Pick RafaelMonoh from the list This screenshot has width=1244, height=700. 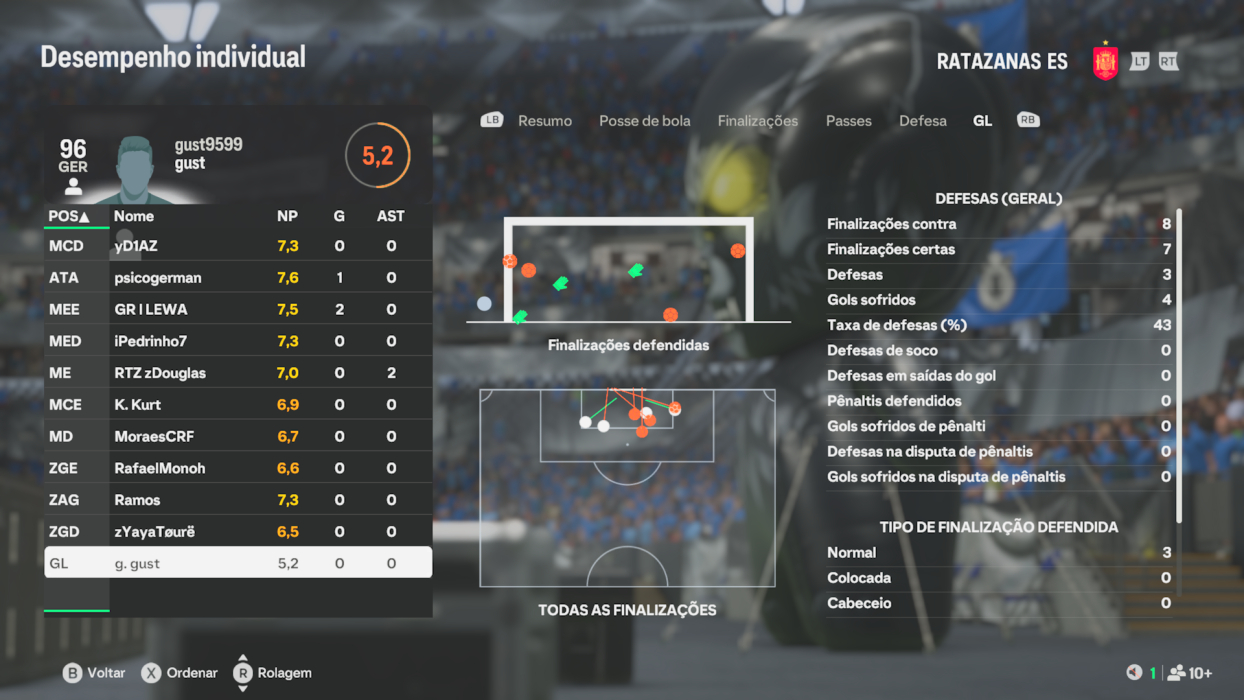pos(238,468)
